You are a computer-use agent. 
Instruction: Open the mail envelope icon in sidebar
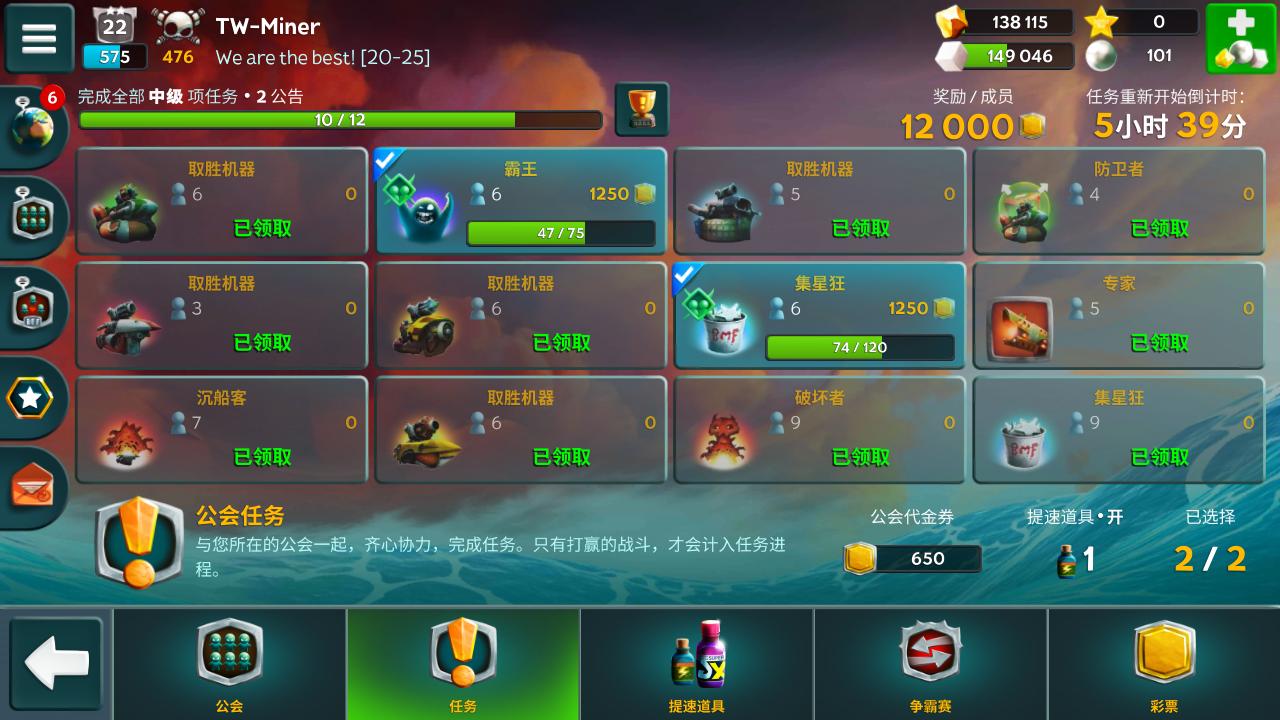point(30,488)
